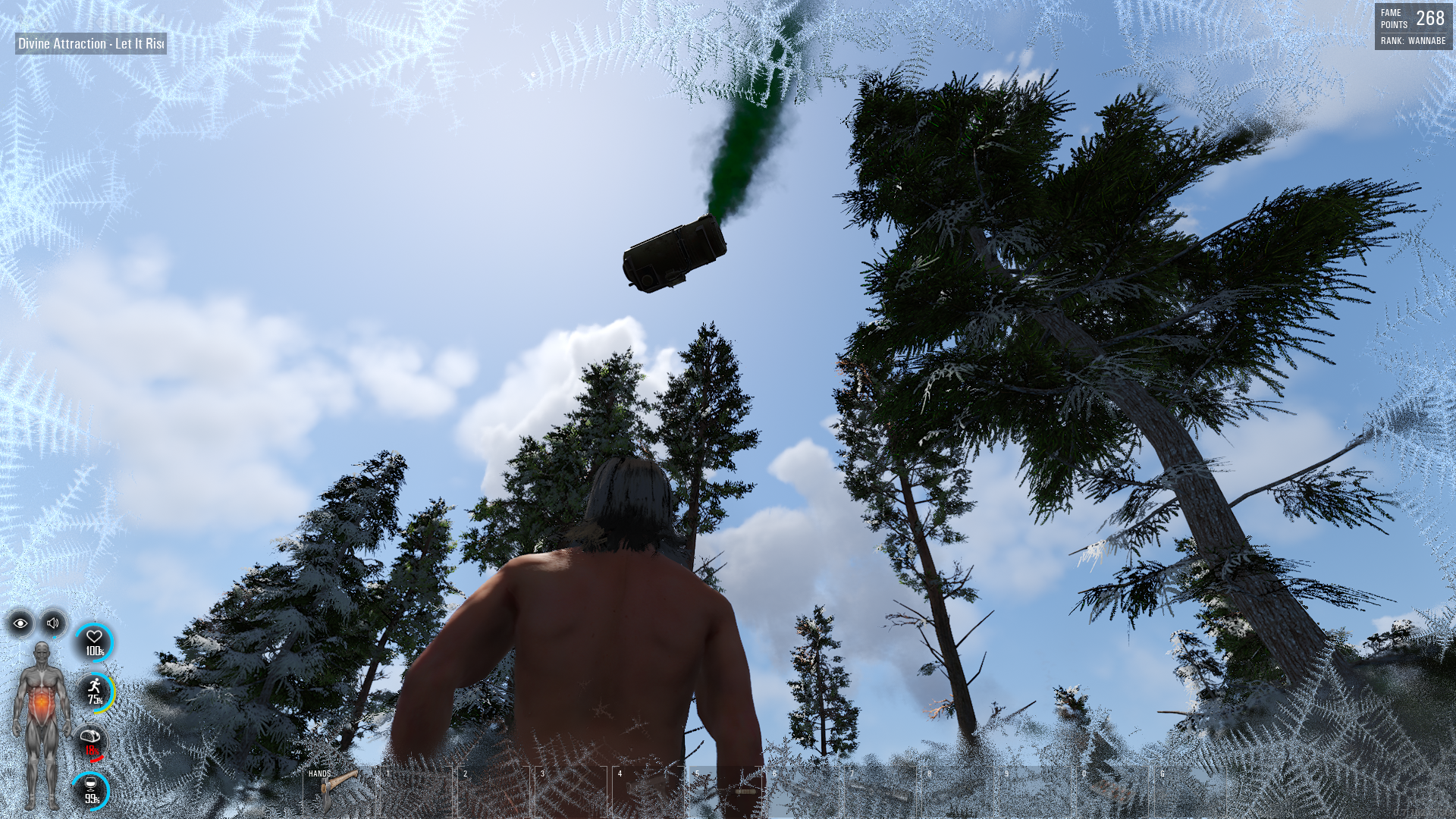Select hotbar slot 6 item
The height and width of the screenshot is (819, 1456).
(802, 791)
